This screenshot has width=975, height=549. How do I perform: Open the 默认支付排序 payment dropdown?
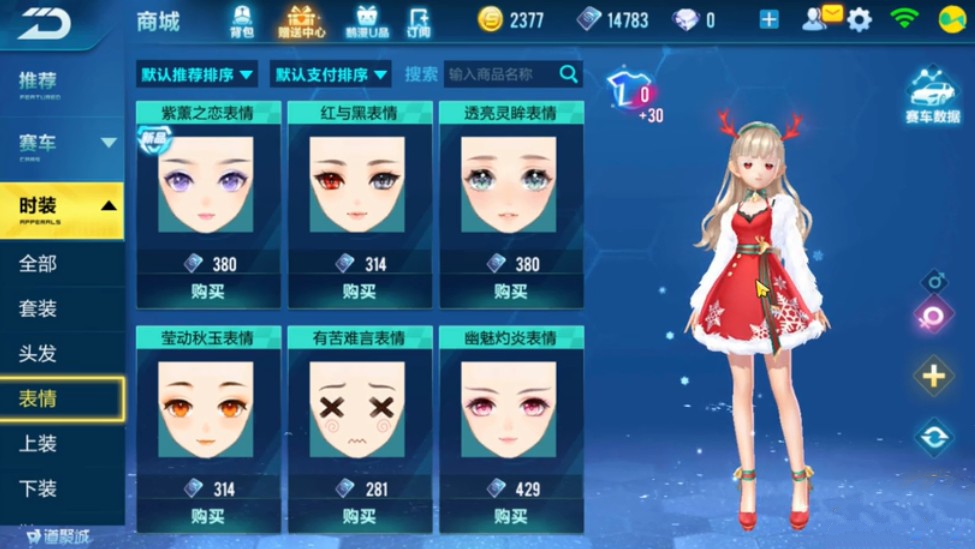click(x=332, y=74)
